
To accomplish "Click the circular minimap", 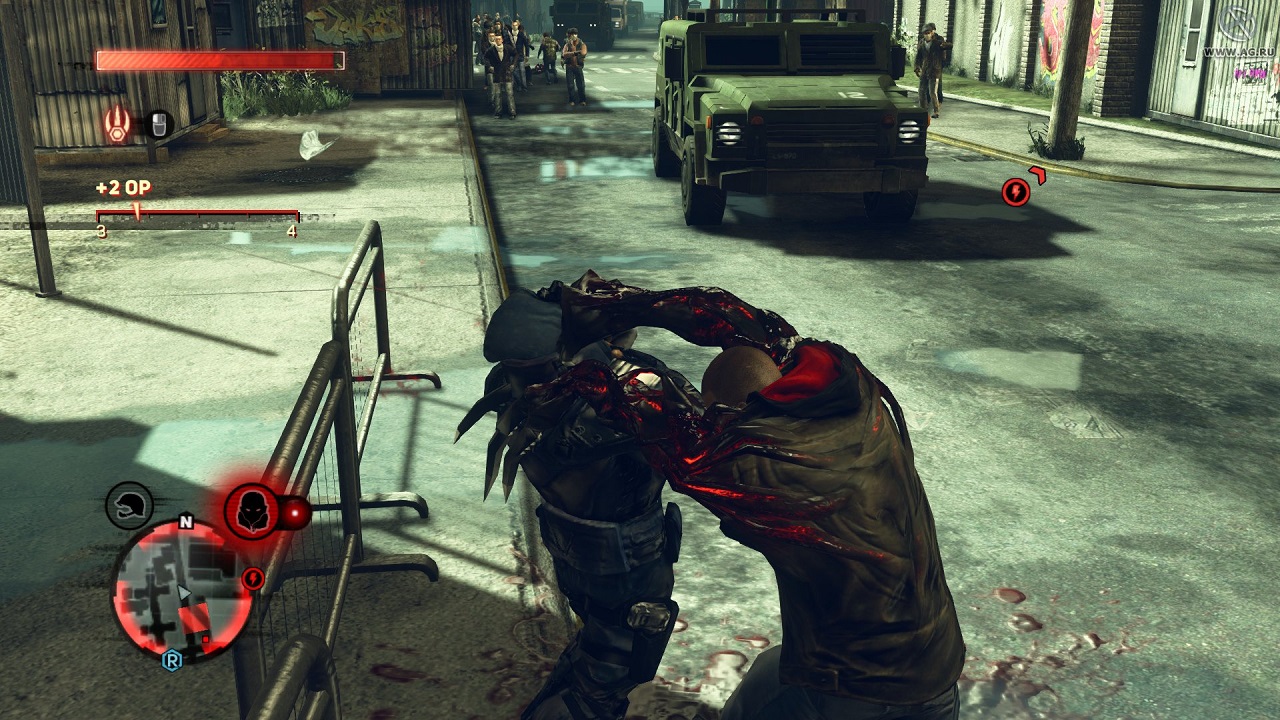I will (181, 591).
